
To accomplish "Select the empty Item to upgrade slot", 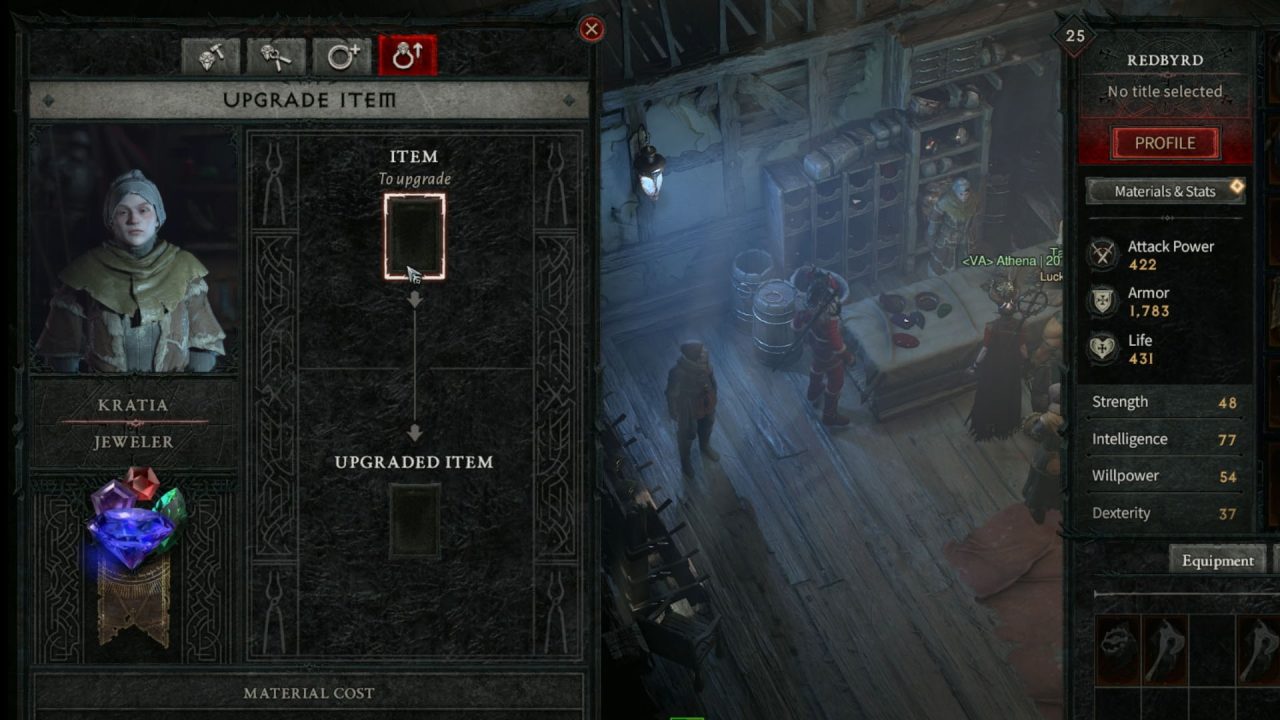I will [x=415, y=234].
